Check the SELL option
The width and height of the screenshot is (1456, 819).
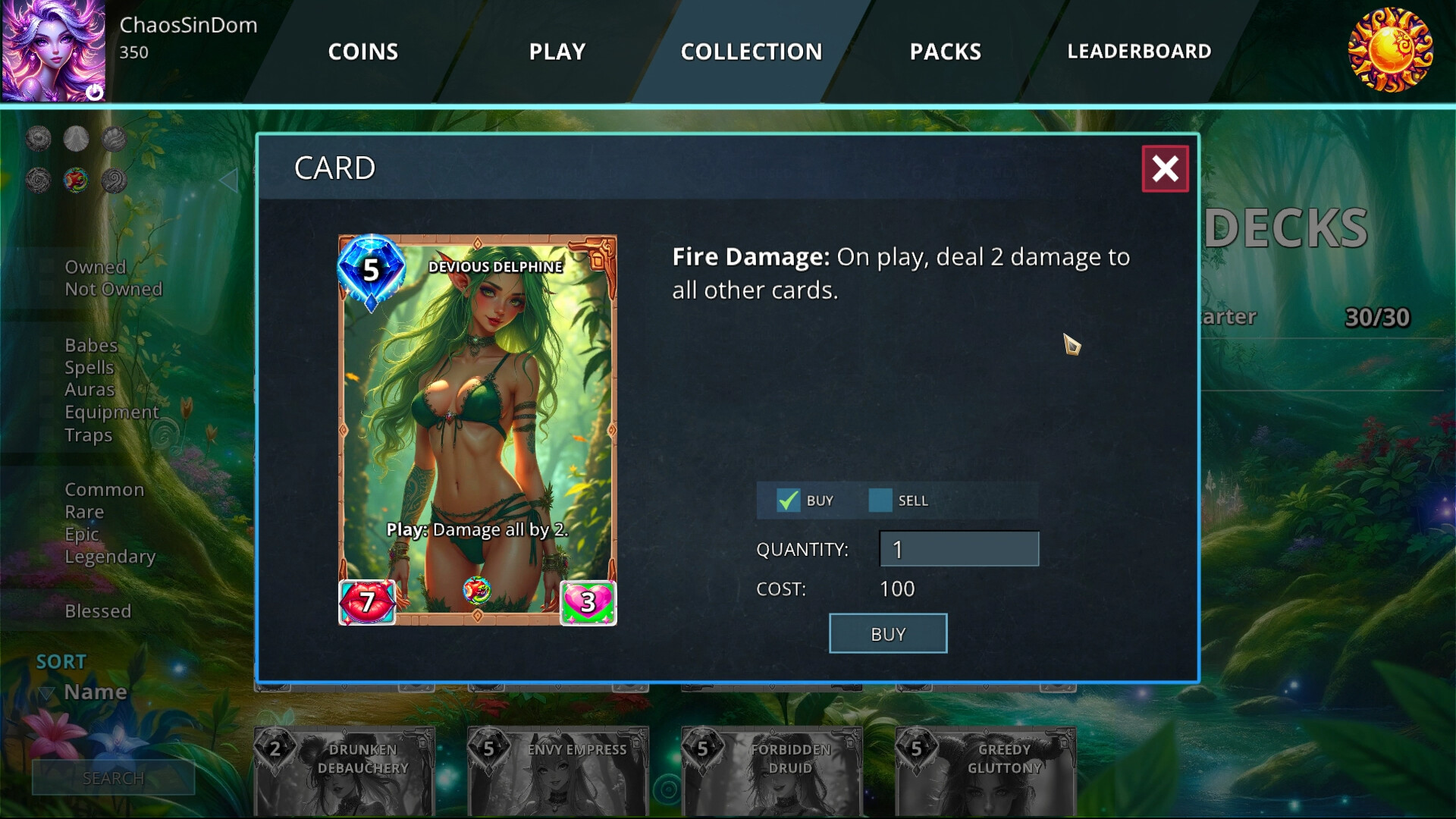pos(880,500)
